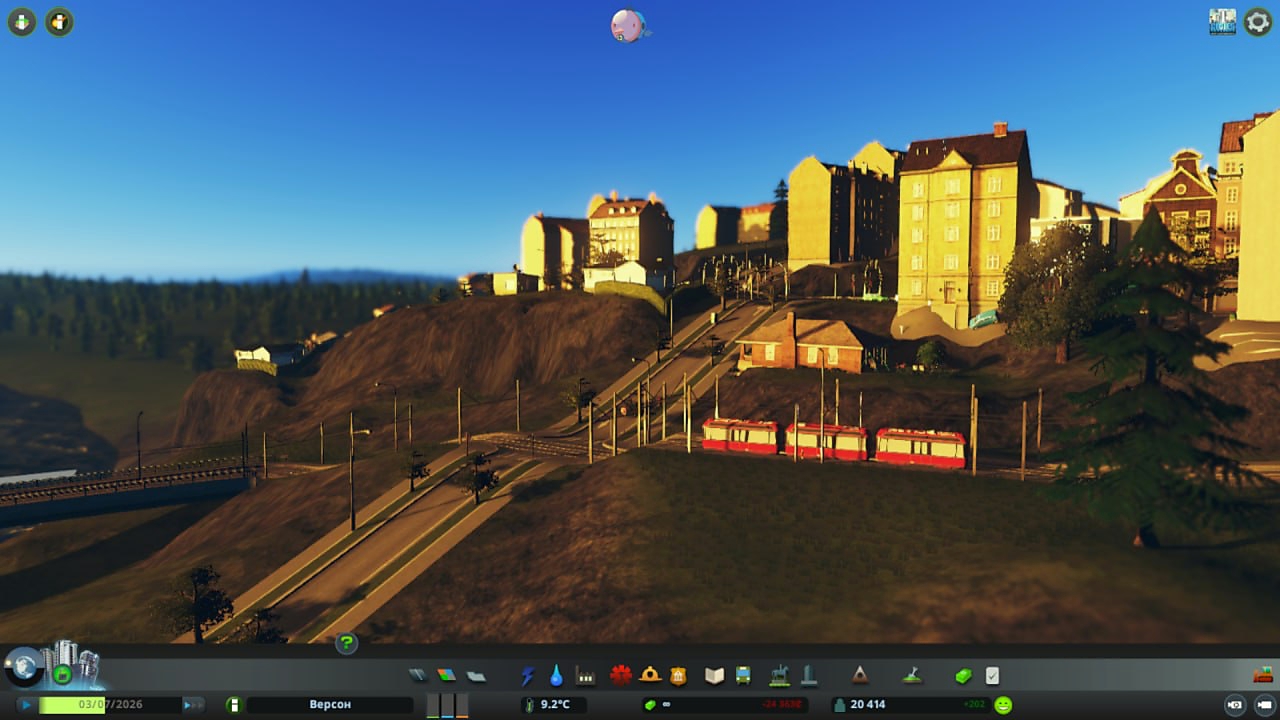Open the healthcare menu with red cross
This screenshot has width=1280, height=720.
621,675
